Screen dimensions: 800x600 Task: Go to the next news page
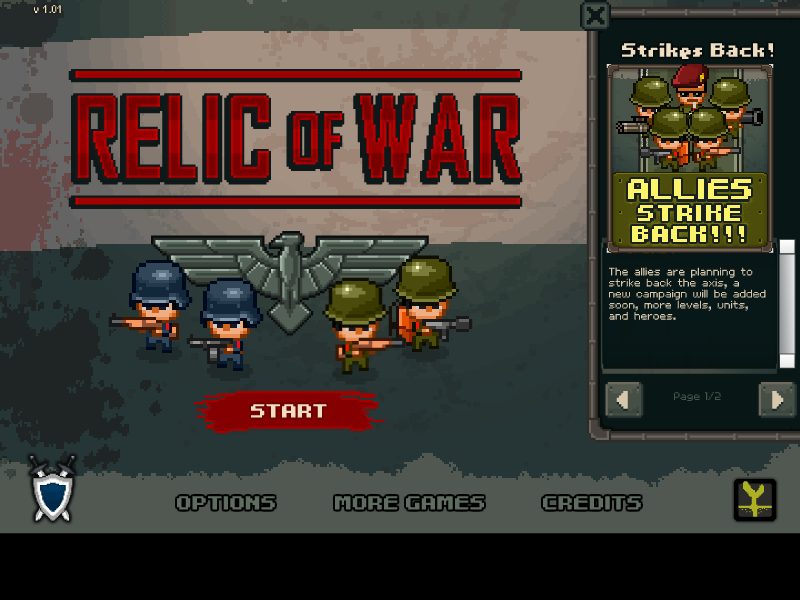[776, 399]
